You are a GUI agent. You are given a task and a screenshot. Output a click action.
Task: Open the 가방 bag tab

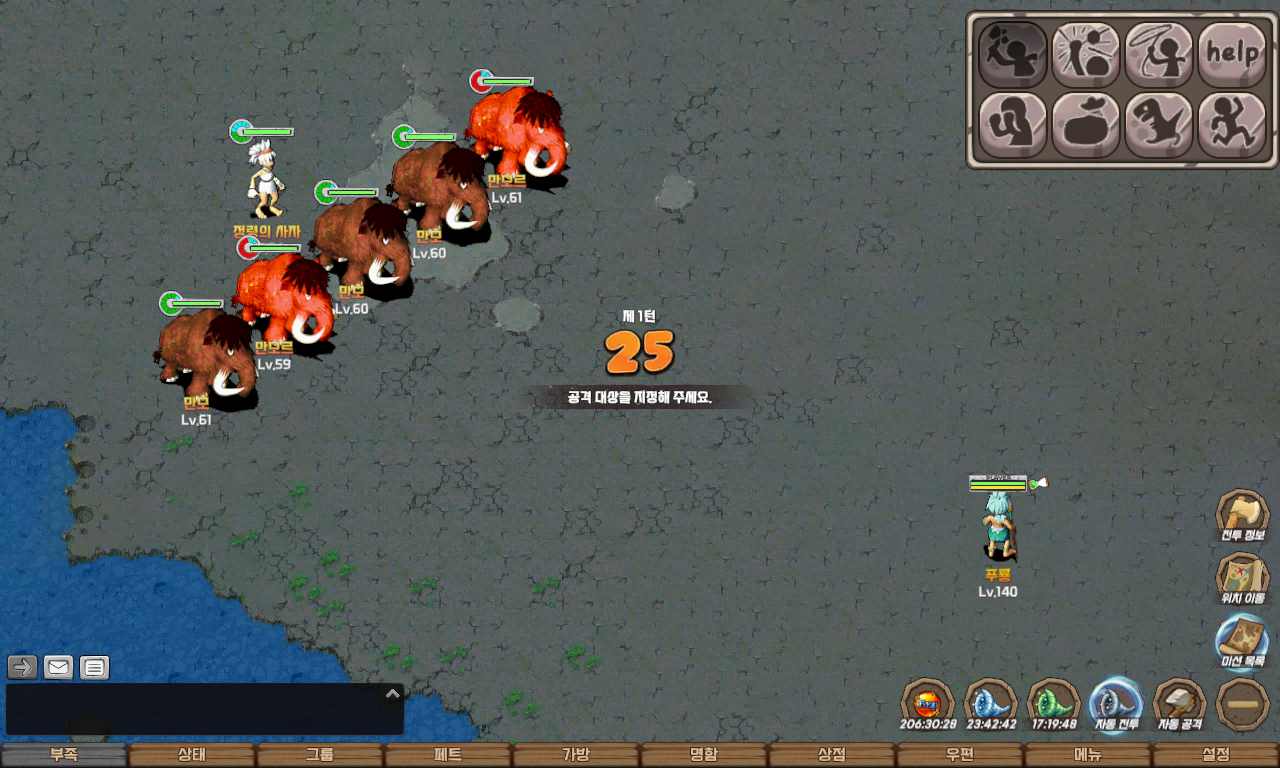tap(576, 755)
